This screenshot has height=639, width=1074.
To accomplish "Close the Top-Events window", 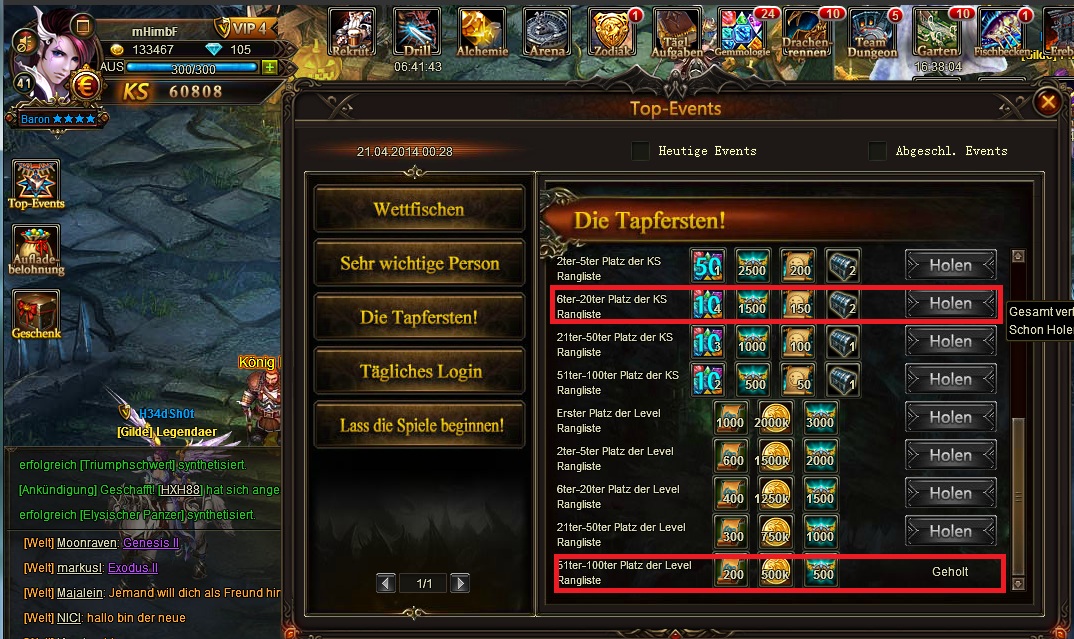I will coord(1047,102).
